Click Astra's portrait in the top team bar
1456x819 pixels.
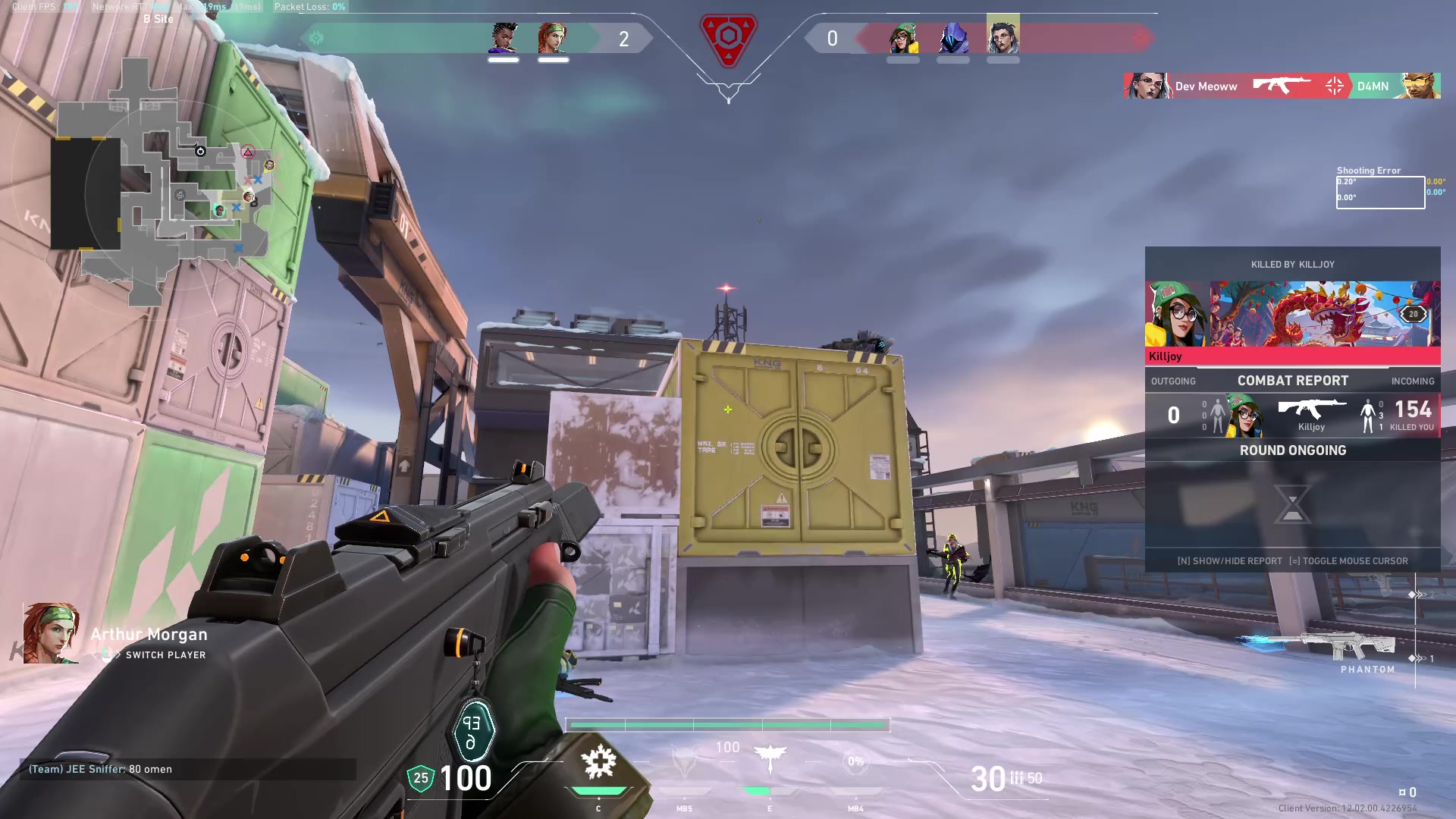[504, 38]
